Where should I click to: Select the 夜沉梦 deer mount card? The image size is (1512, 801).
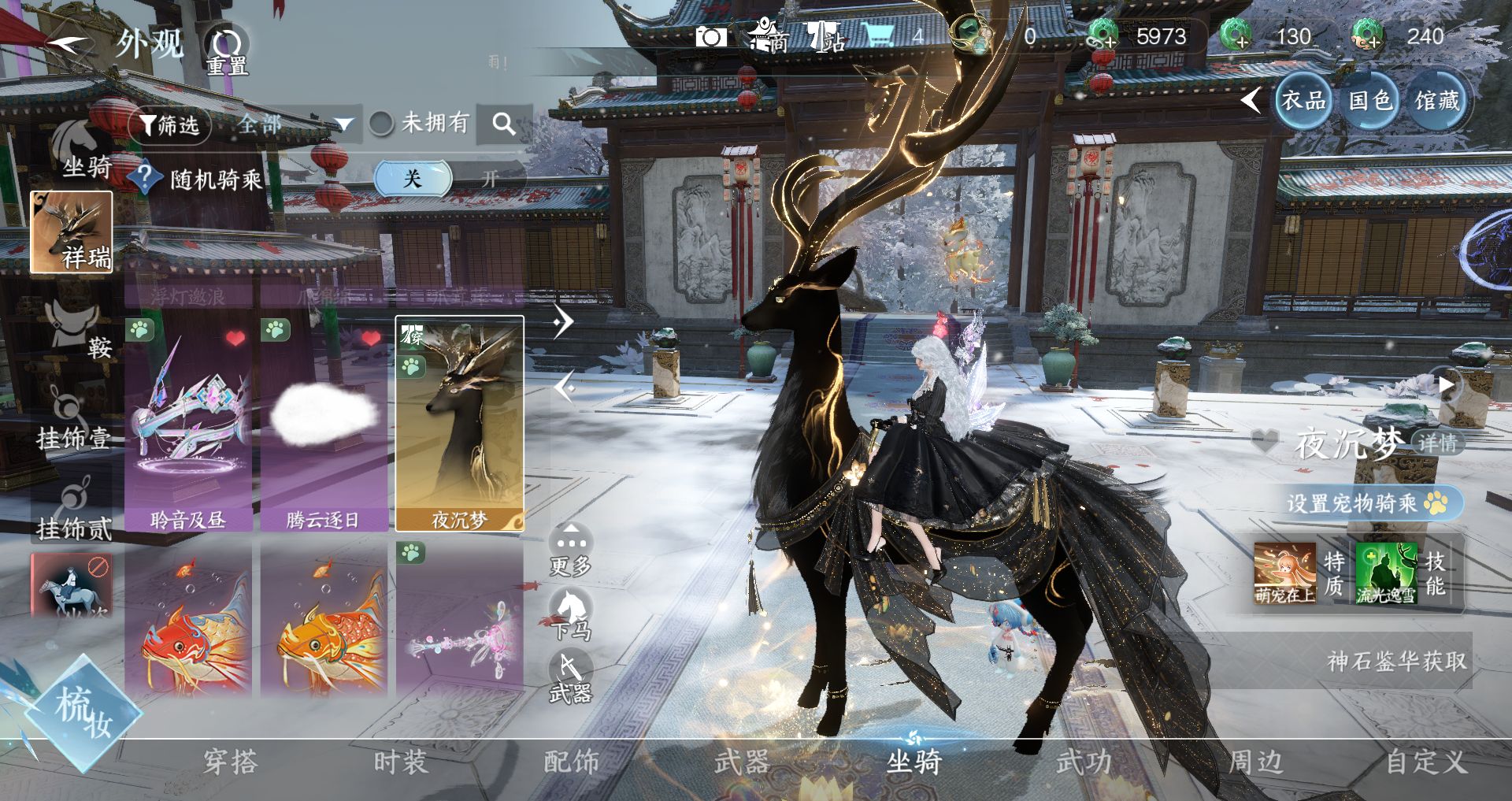click(x=459, y=425)
